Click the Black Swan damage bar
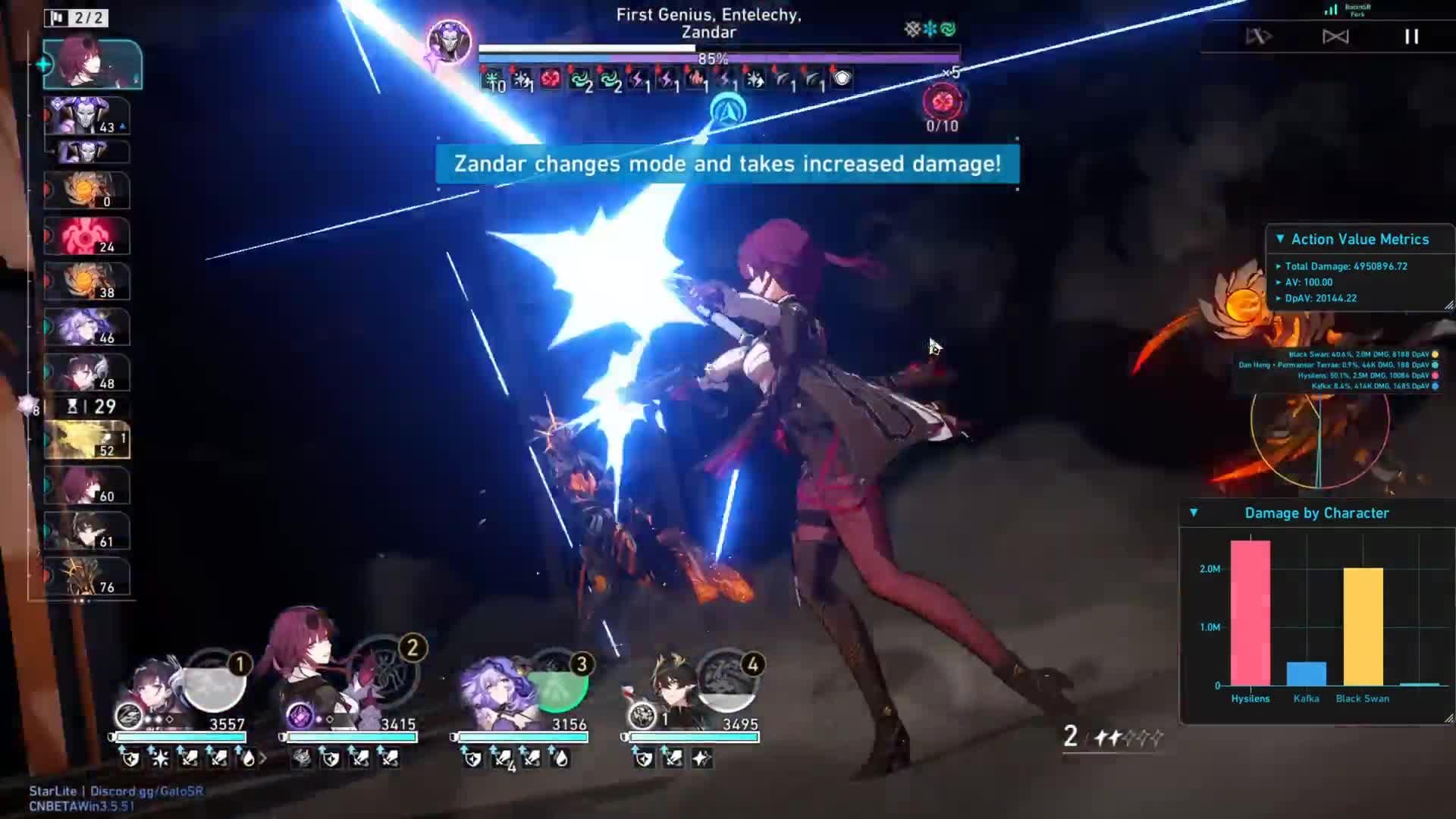1456x819 pixels. click(x=1363, y=626)
